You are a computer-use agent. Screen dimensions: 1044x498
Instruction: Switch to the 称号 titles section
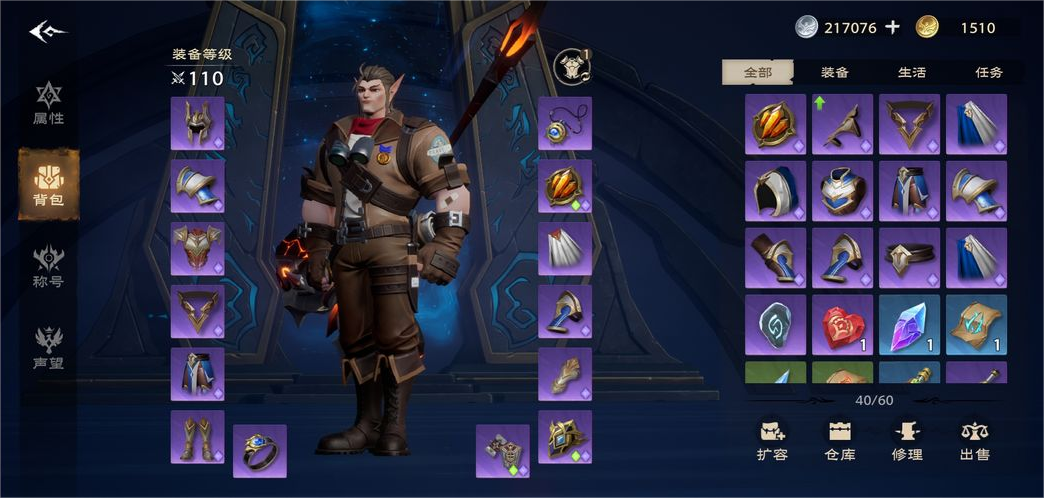pyautogui.click(x=48, y=265)
